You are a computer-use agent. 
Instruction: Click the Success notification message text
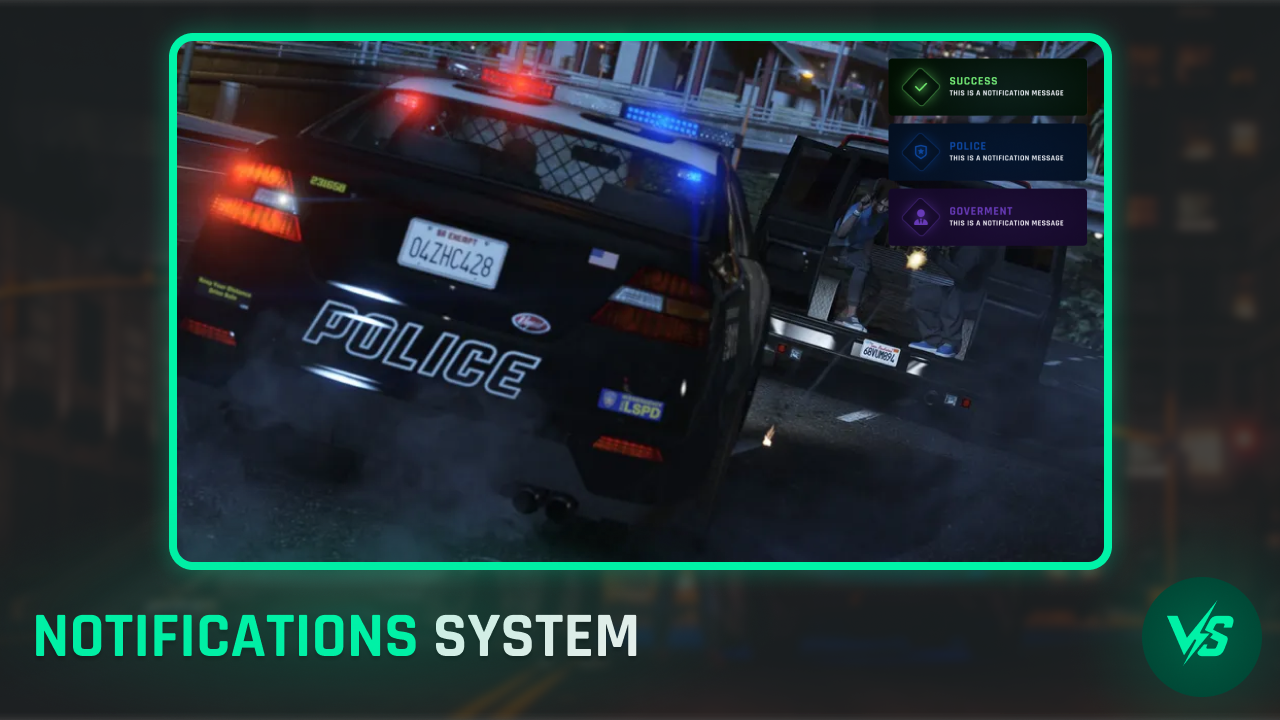(1009, 92)
